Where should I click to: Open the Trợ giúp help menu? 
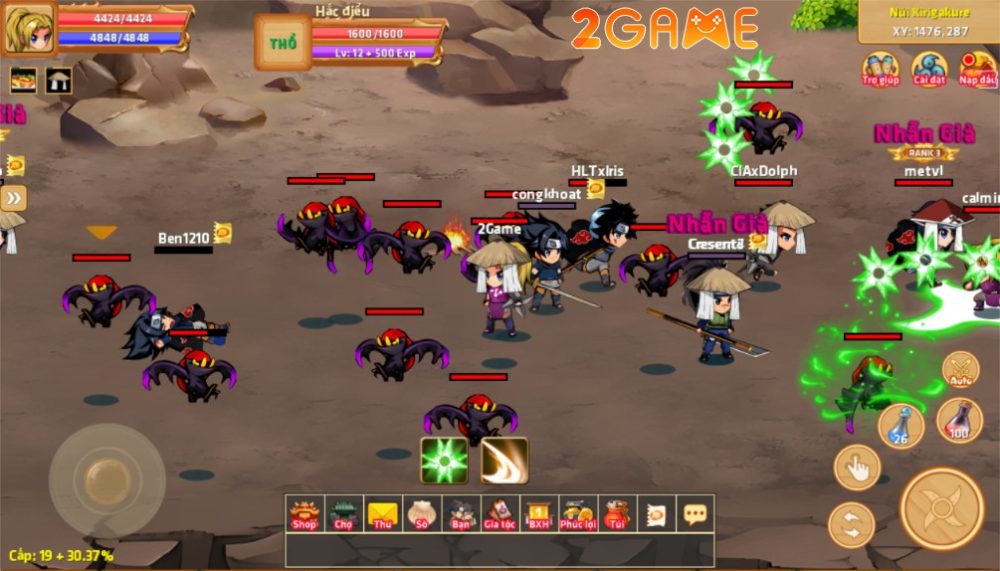pos(881,68)
